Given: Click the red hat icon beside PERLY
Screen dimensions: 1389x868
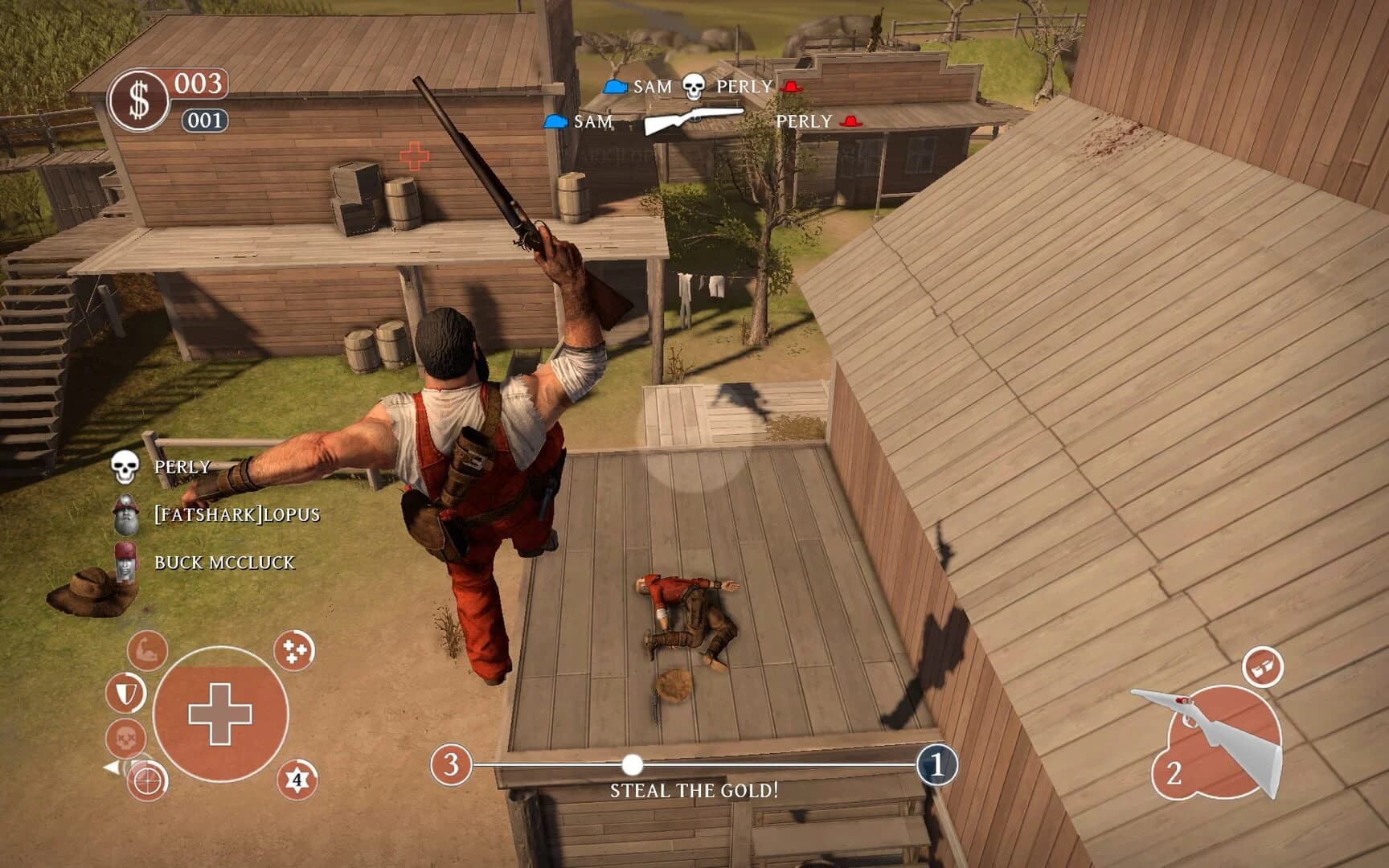Looking at the screenshot, I should pyautogui.click(x=793, y=87).
